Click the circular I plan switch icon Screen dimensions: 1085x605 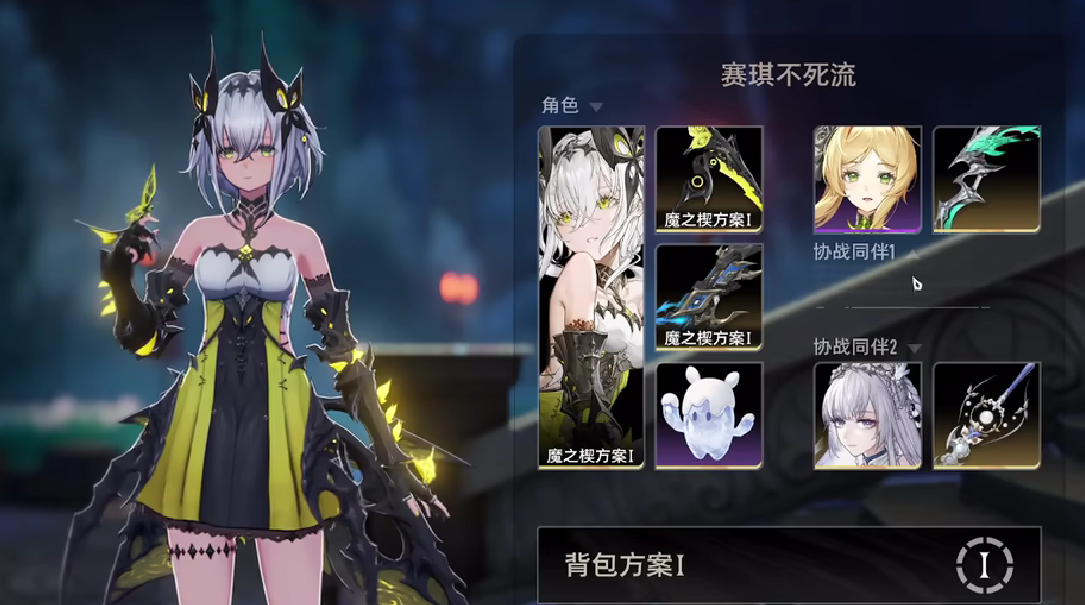(984, 565)
